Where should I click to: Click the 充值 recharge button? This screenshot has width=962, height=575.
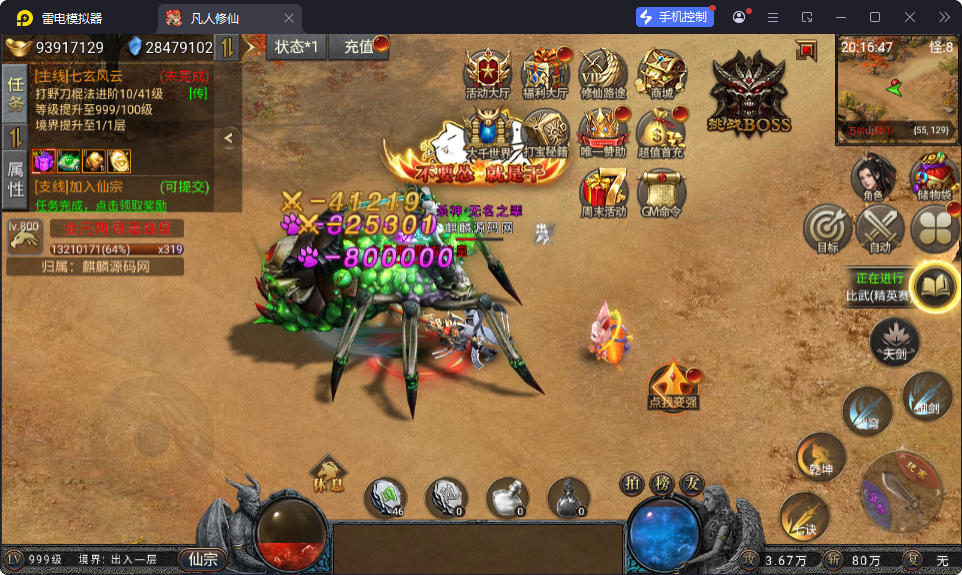pos(360,47)
